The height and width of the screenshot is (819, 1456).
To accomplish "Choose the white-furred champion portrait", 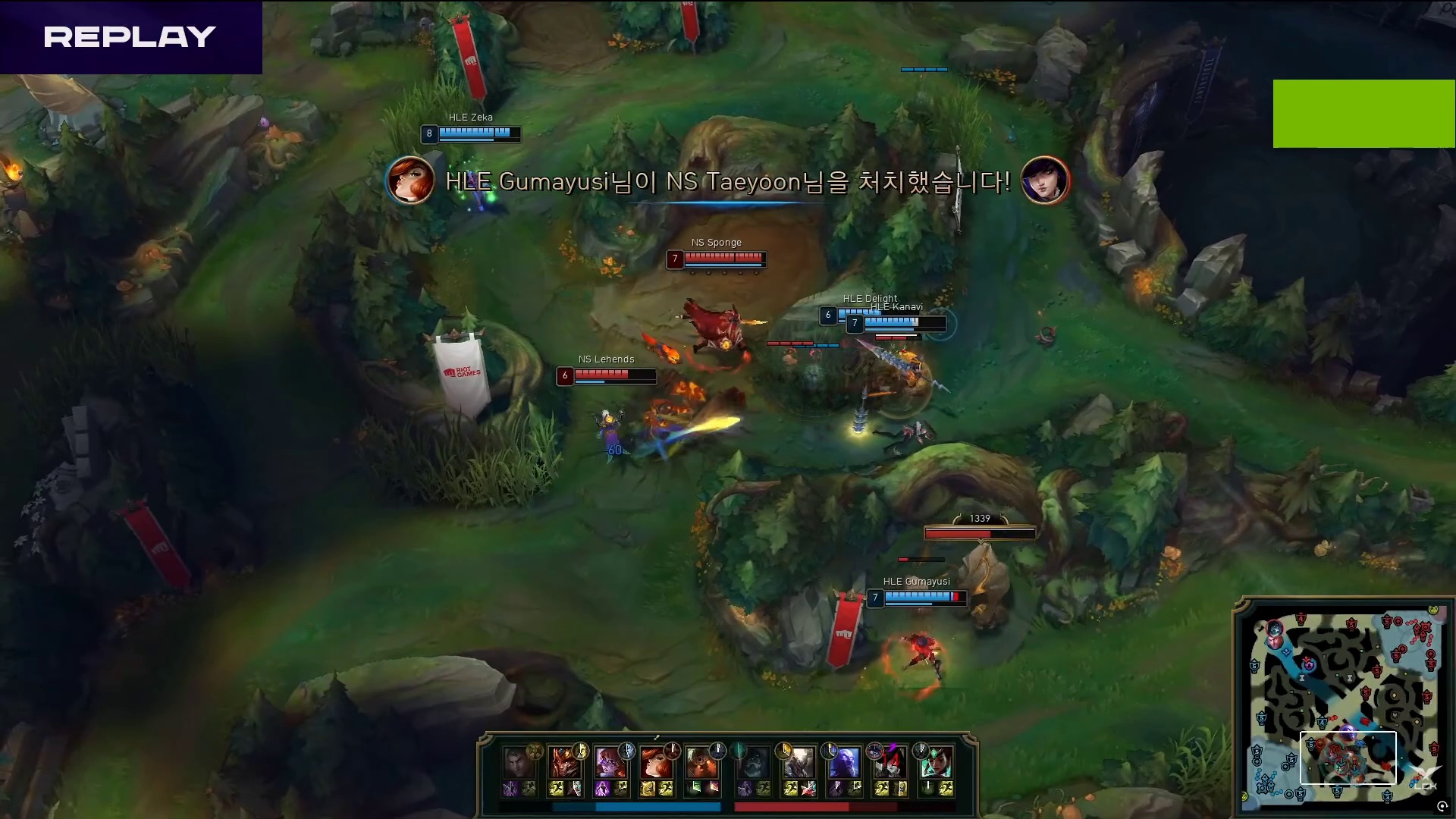I will click(799, 763).
